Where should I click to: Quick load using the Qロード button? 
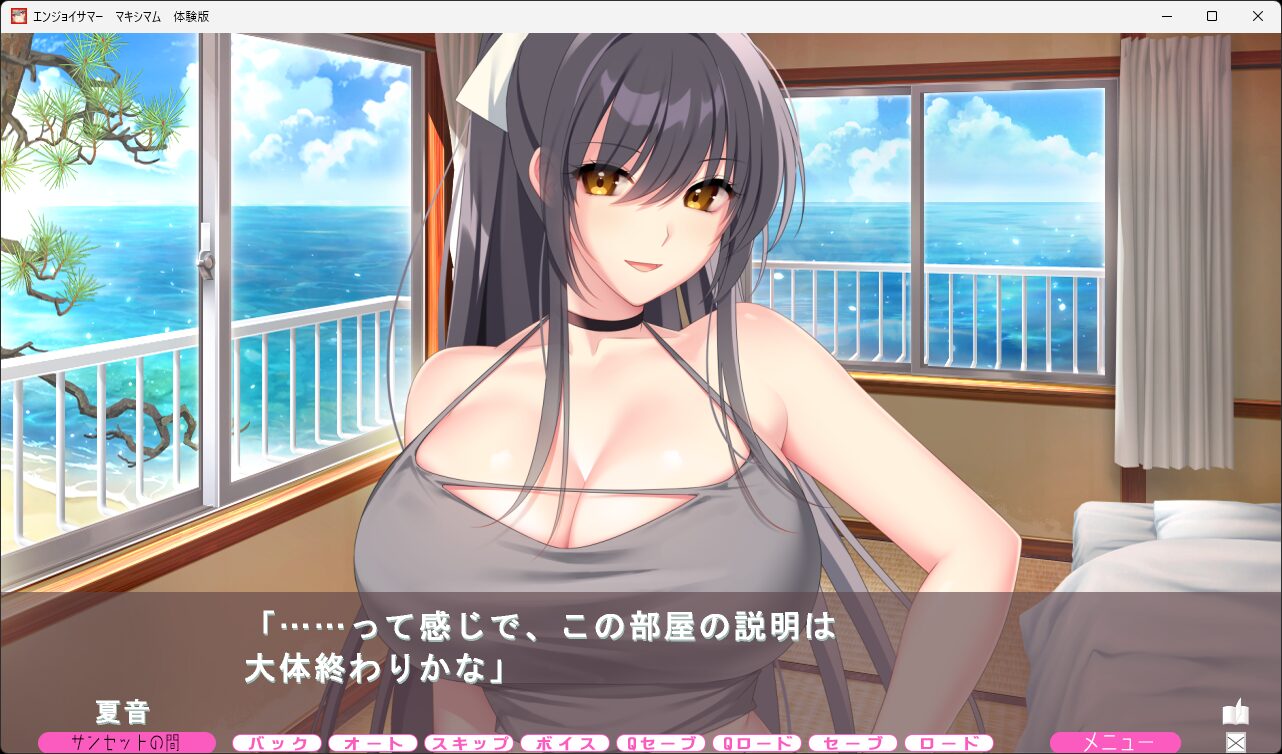757,743
